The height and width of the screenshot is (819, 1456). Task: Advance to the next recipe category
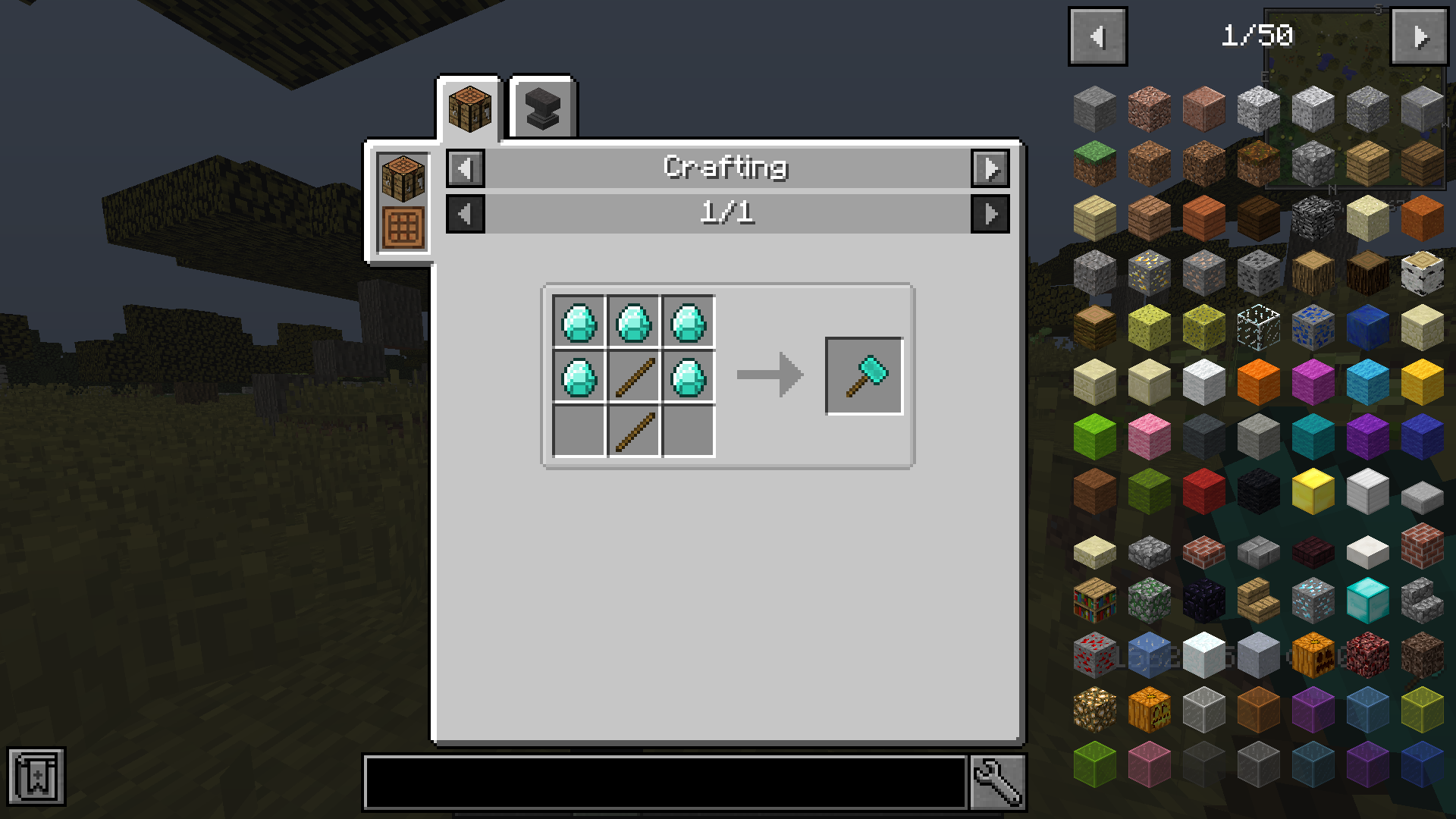(x=991, y=168)
